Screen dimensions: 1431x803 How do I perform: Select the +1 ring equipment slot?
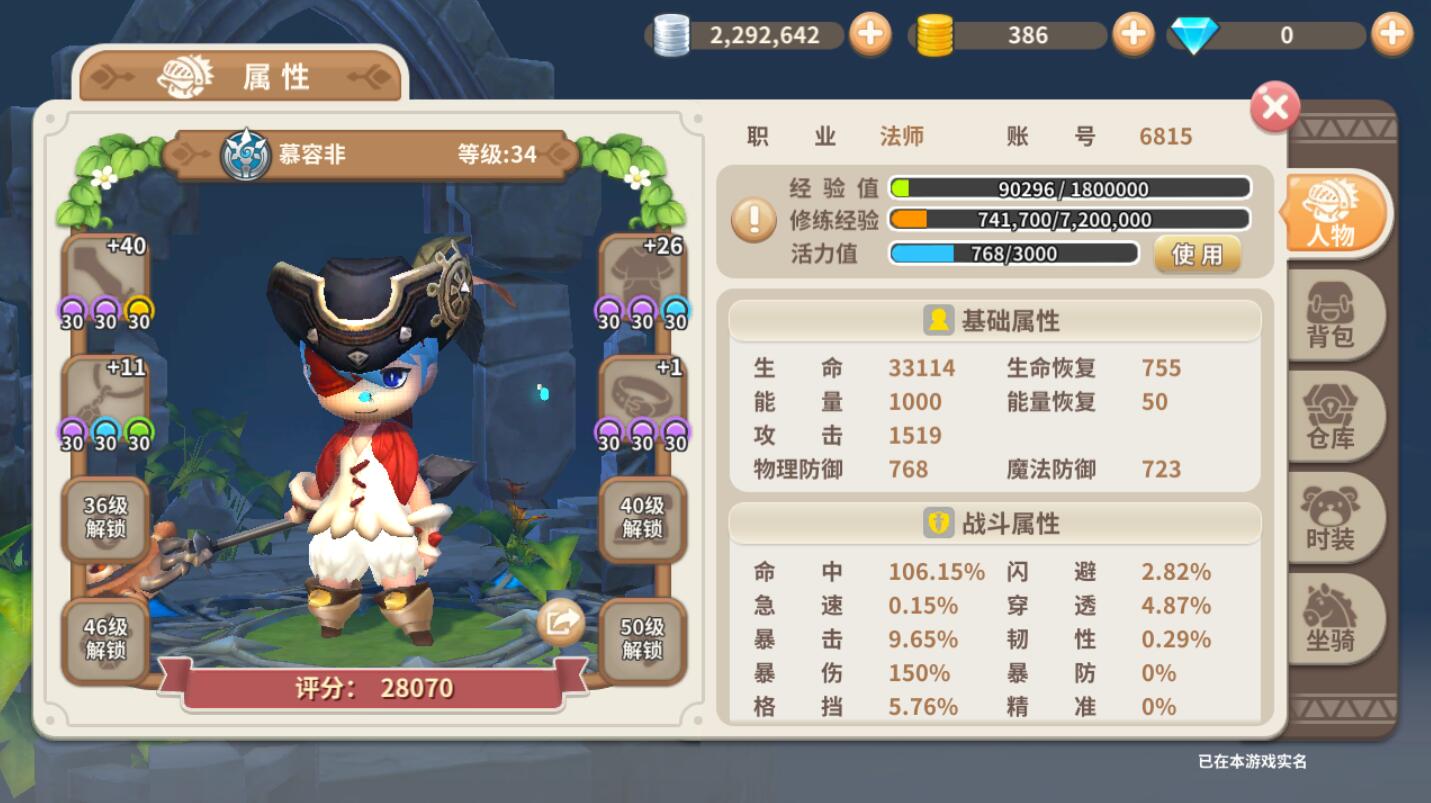coord(642,394)
